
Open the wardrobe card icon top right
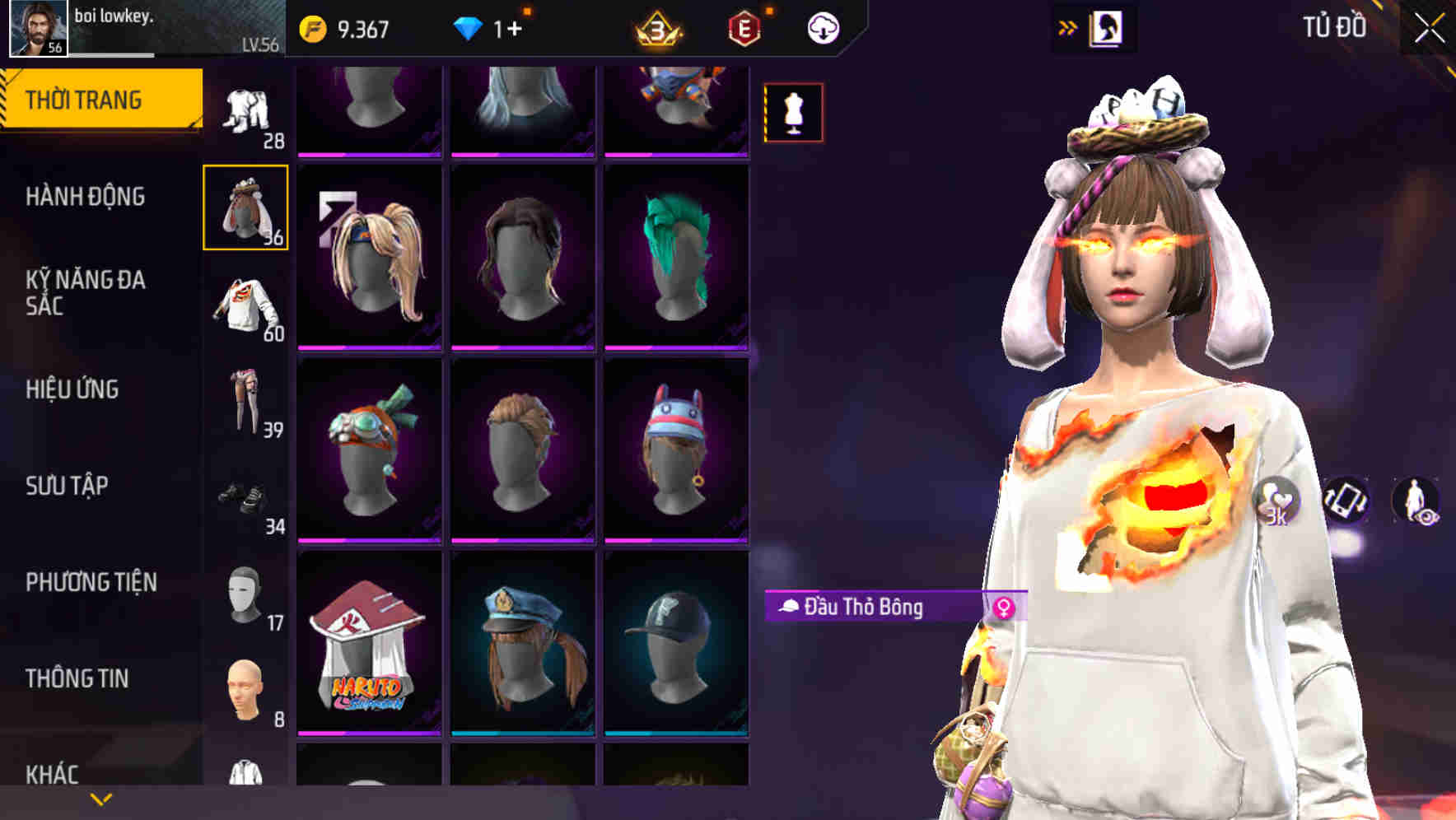point(1108,26)
